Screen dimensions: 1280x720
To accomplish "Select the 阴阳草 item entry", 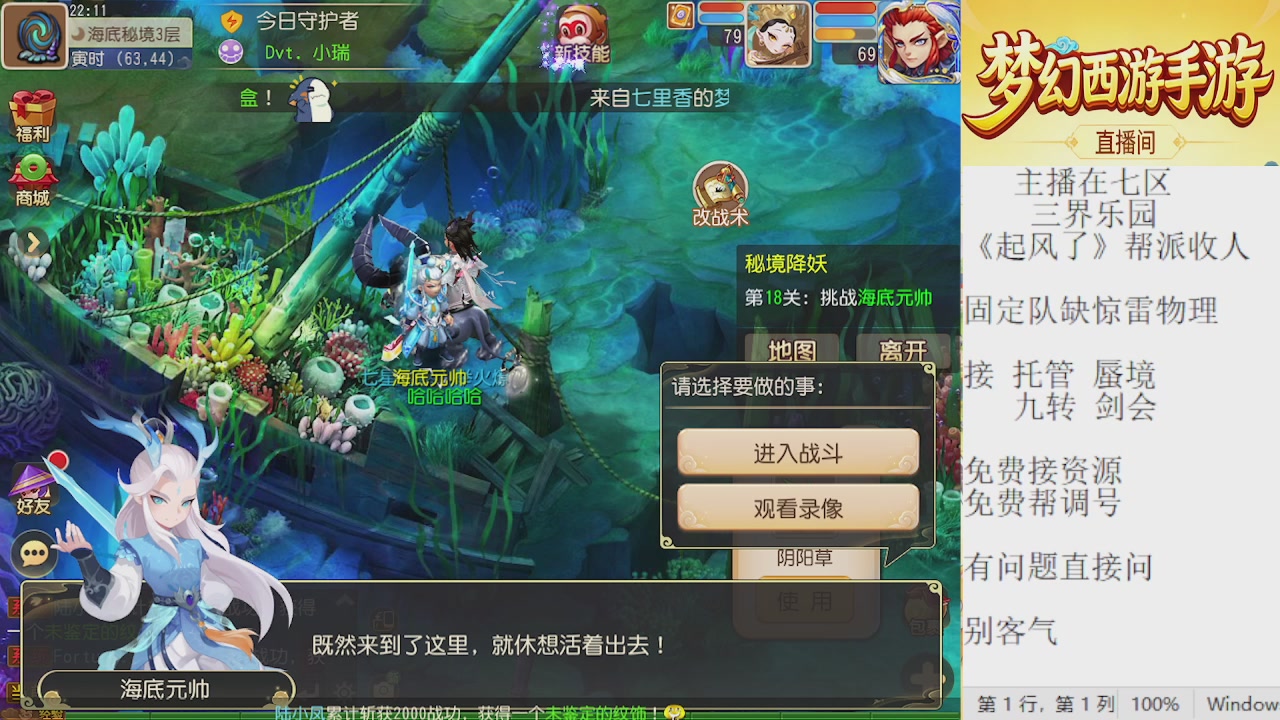I will (806, 559).
